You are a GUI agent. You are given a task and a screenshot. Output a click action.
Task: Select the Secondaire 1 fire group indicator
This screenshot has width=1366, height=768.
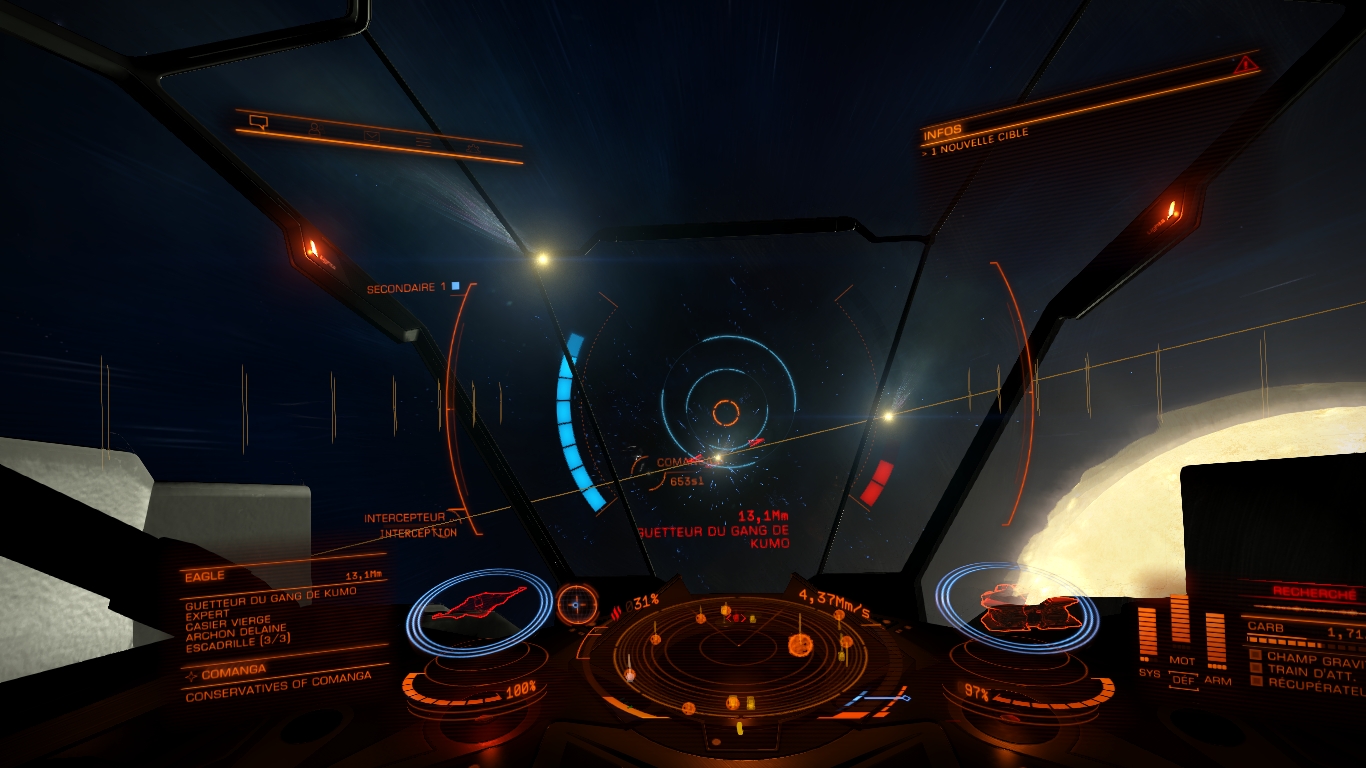412,288
